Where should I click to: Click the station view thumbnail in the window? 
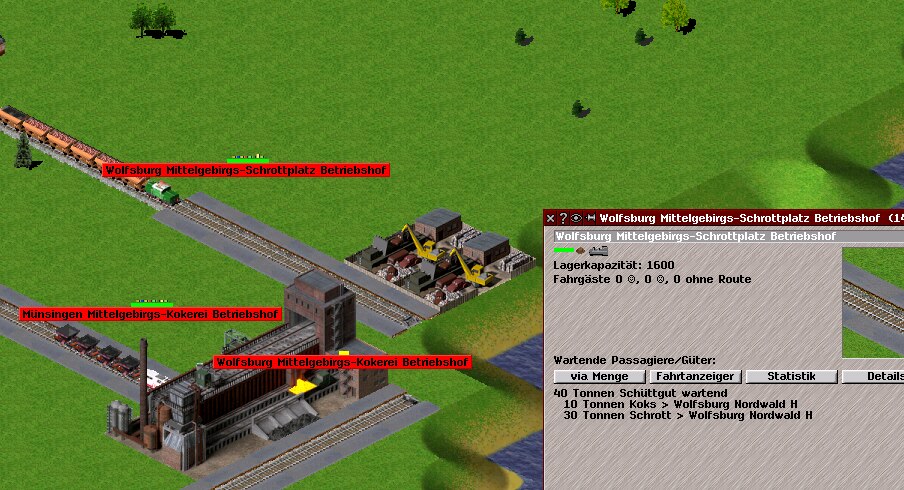point(873,302)
